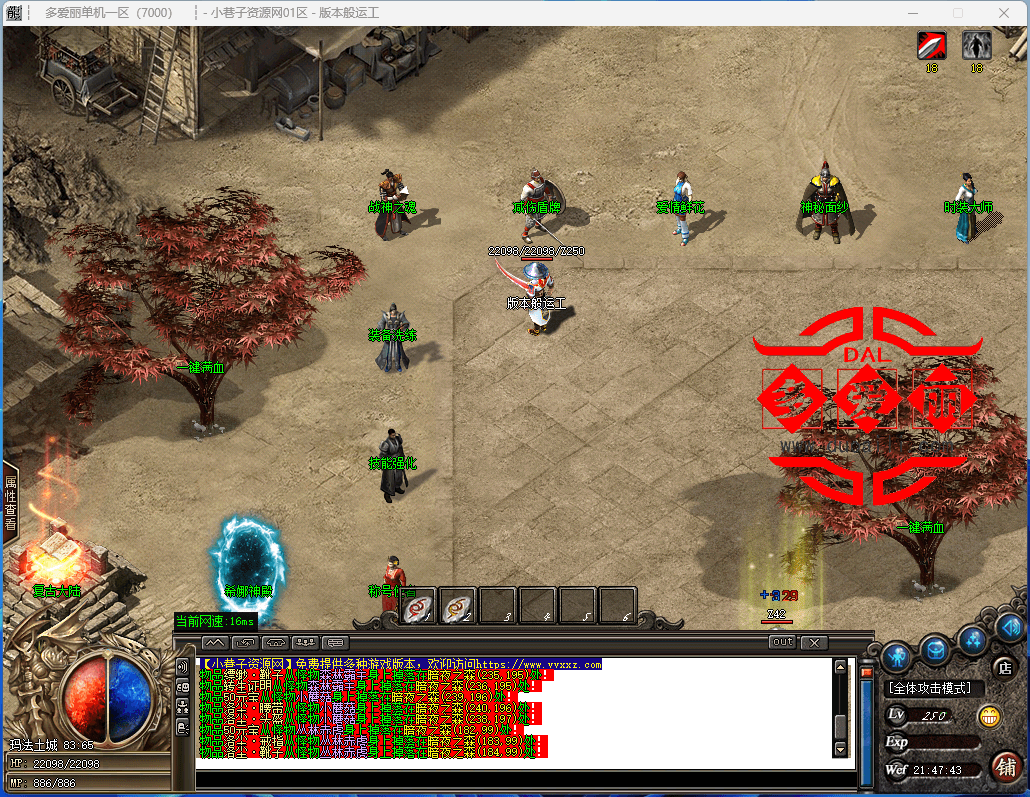1030x797 pixels.
Task: Select the grey figure buff icon
Action: coord(976,46)
